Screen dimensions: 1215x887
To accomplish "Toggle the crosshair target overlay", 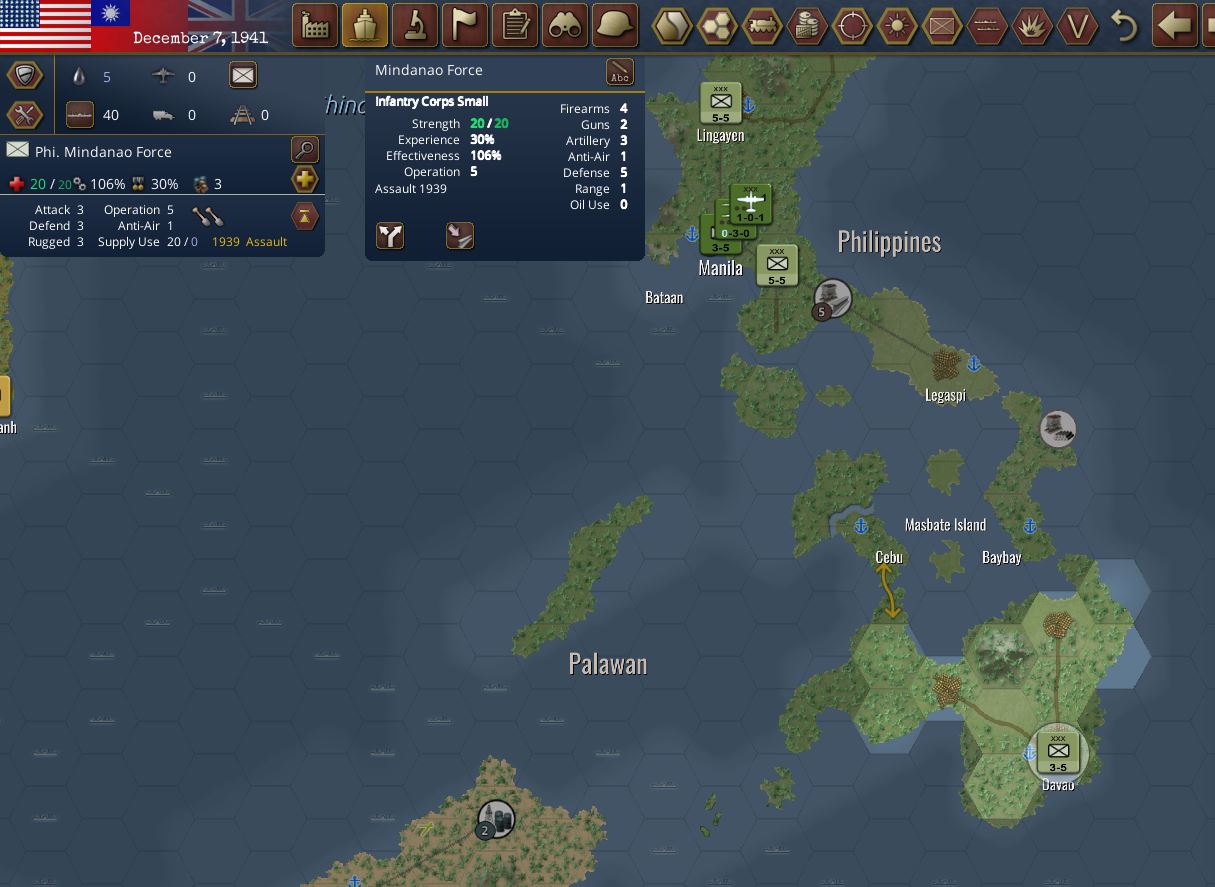I will pyautogui.click(x=852, y=26).
